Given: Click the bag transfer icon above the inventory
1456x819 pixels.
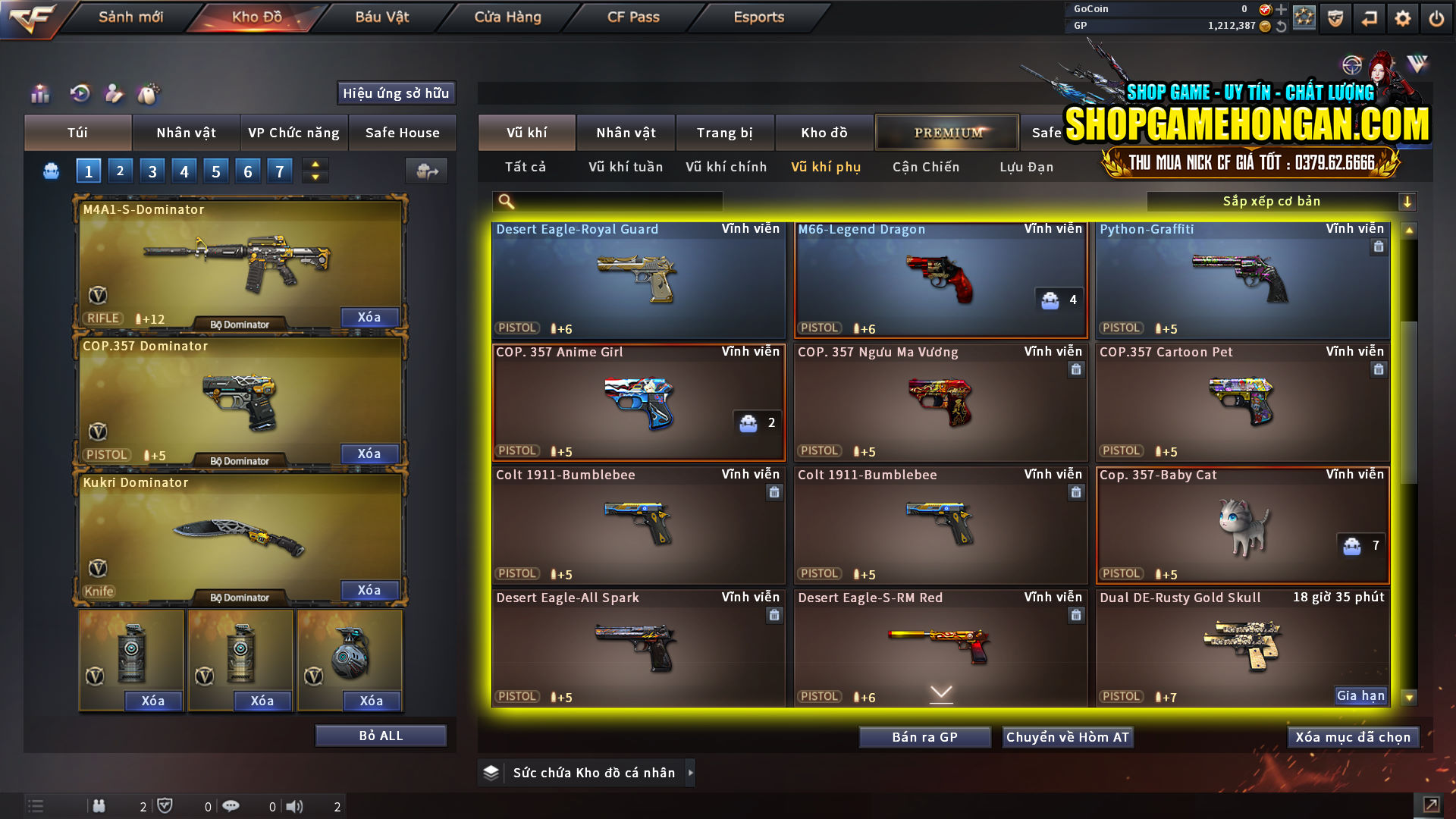Looking at the screenshot, I should 426,171.
